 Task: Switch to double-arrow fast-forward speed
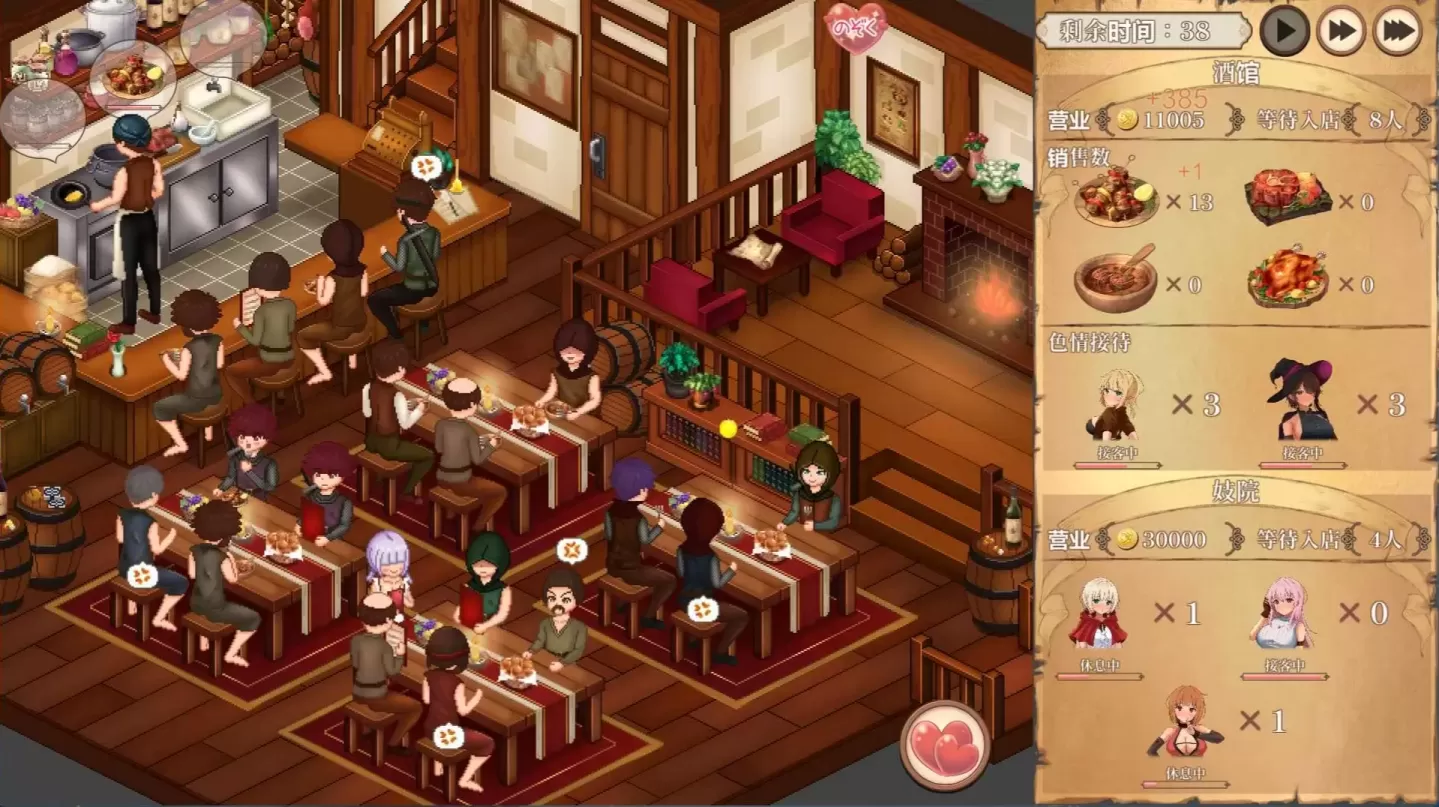pos(1340,31)
